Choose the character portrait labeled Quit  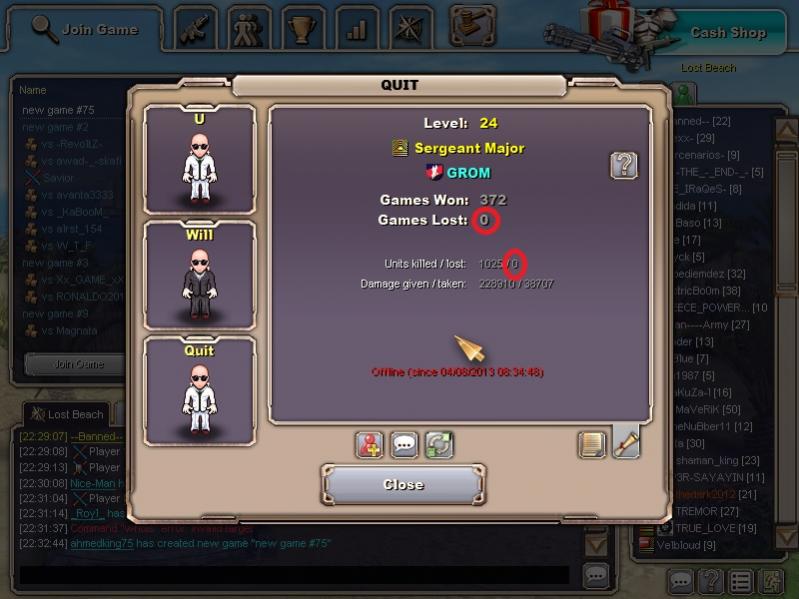[x=200, y=390]
